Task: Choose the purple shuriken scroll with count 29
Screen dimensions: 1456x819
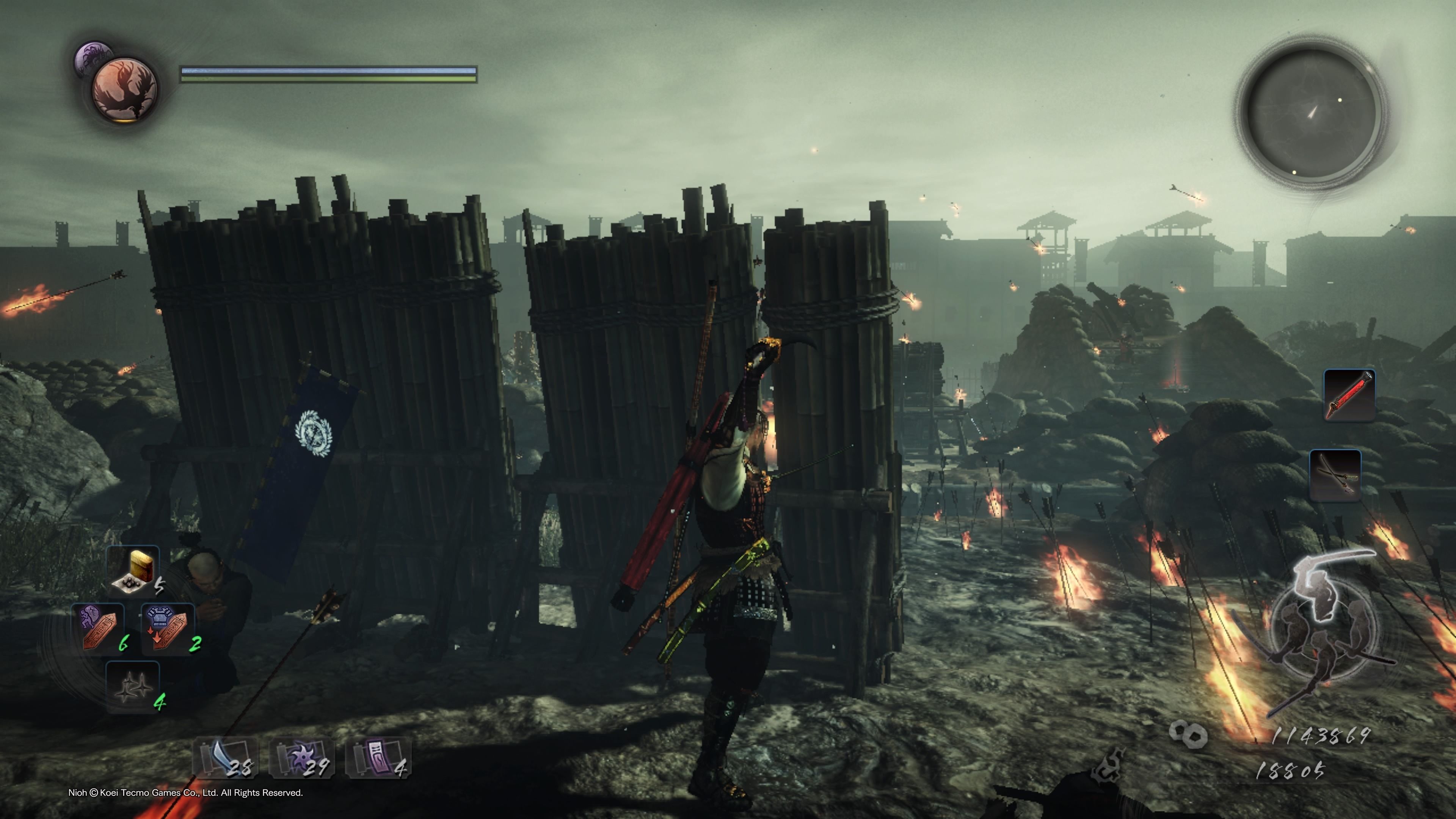Action: click(x=301, y=758)
